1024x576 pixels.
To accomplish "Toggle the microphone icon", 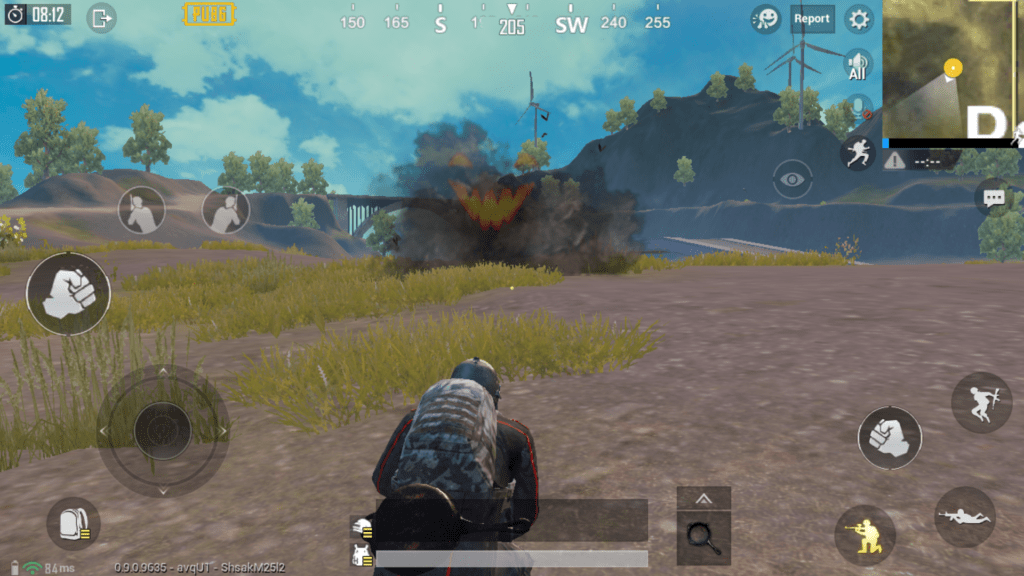I will tap(857, 108).
